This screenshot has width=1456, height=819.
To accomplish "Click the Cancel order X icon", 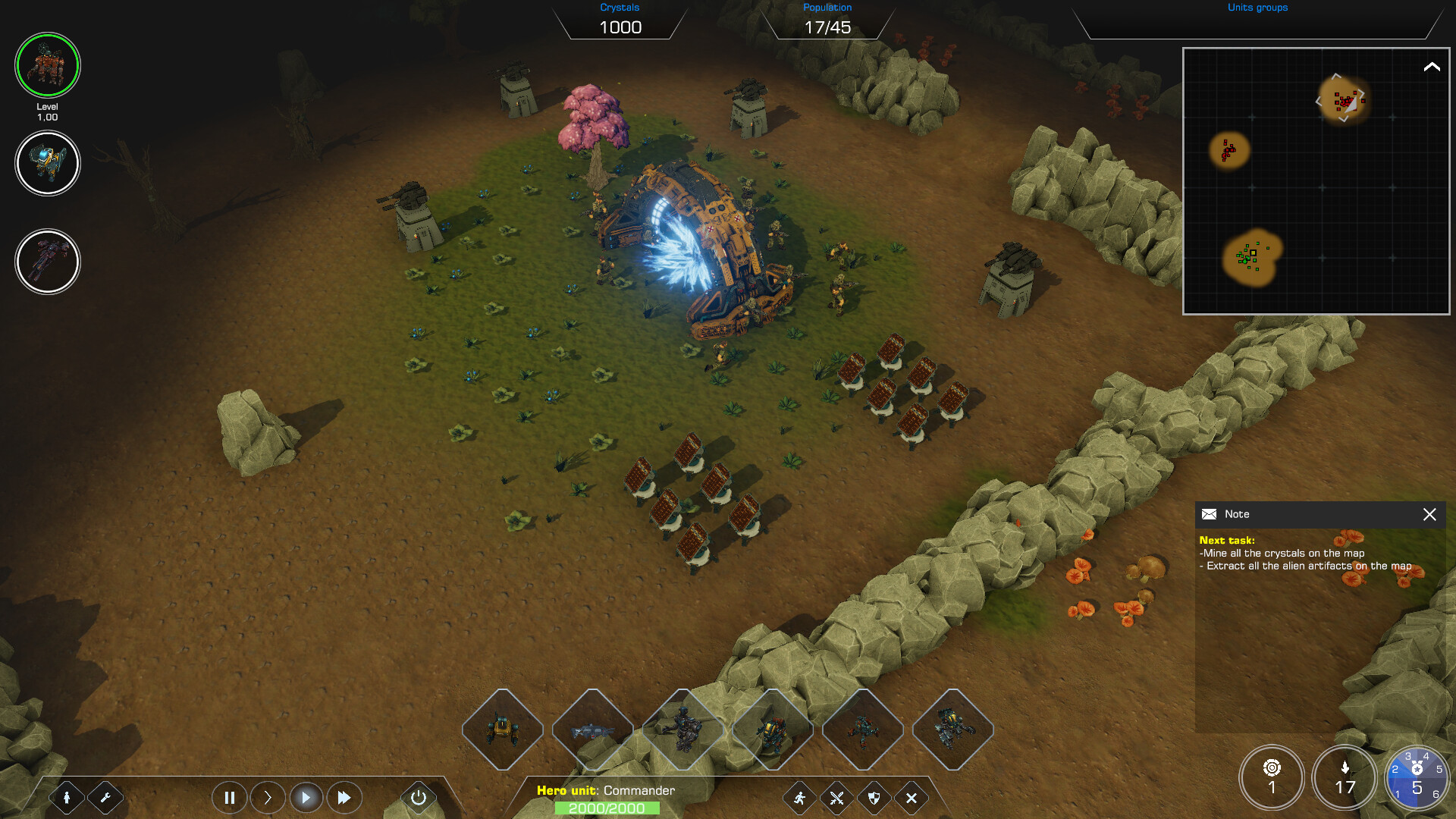I will click(910, 799).
